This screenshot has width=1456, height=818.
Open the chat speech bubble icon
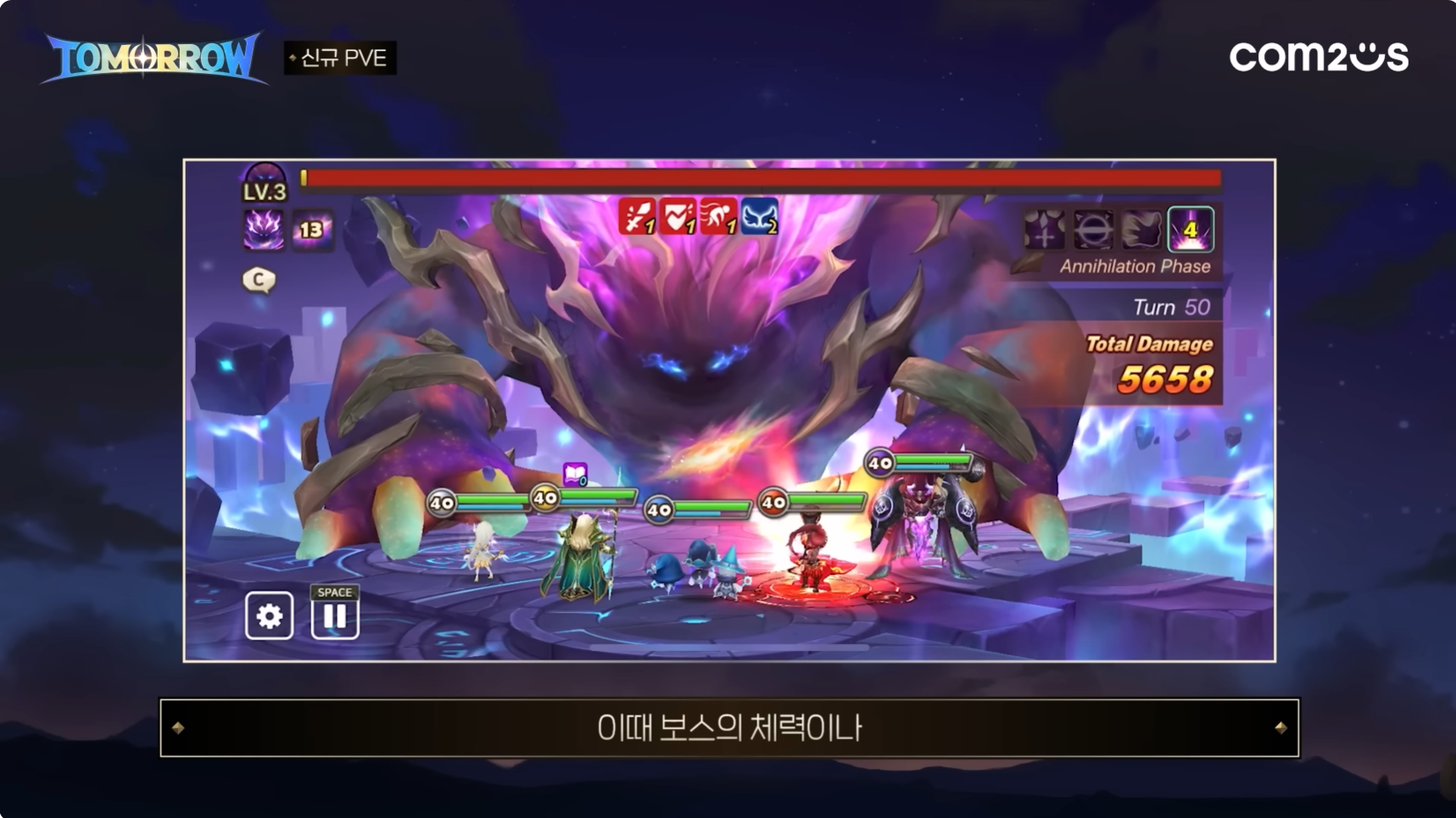pos(259,280)
